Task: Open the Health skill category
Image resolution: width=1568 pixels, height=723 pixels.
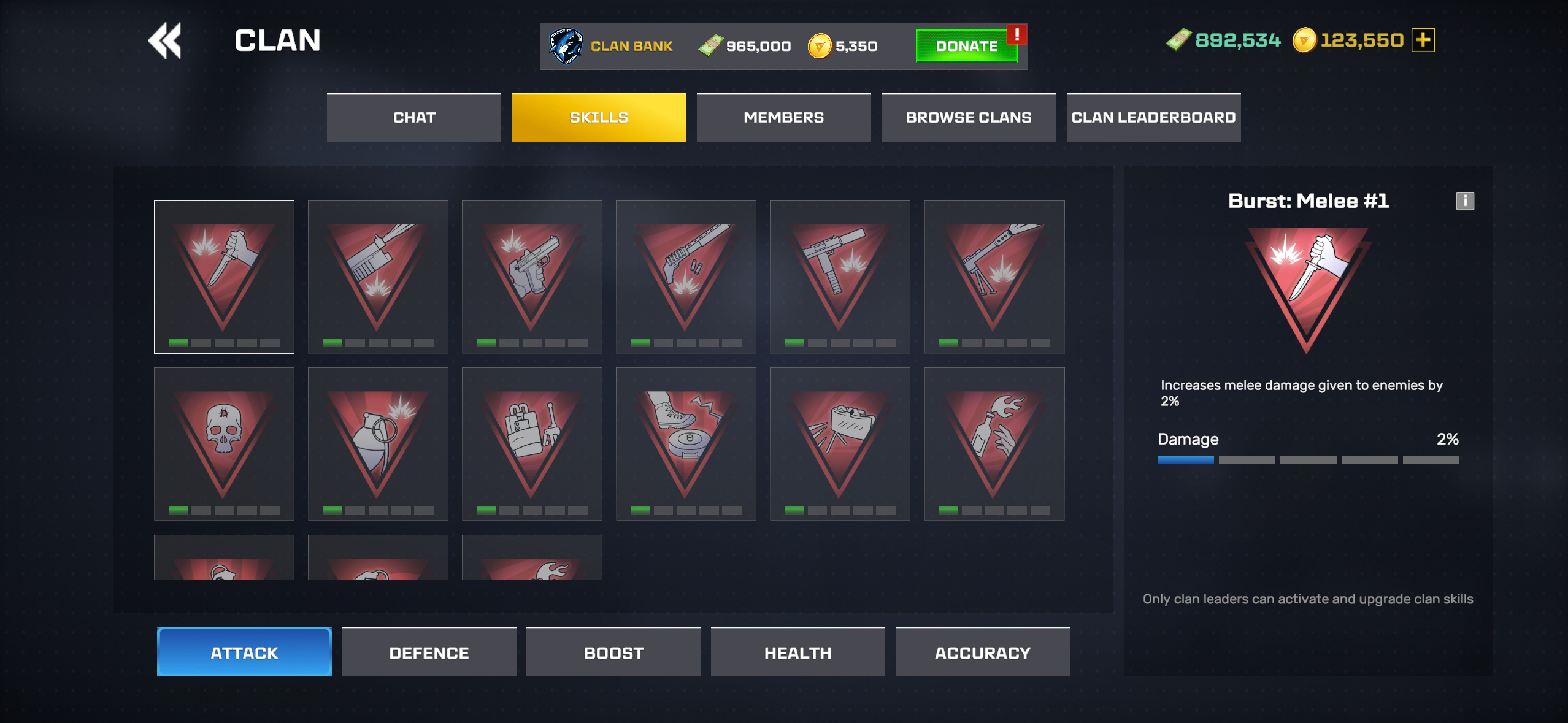Action: (797, 652)
